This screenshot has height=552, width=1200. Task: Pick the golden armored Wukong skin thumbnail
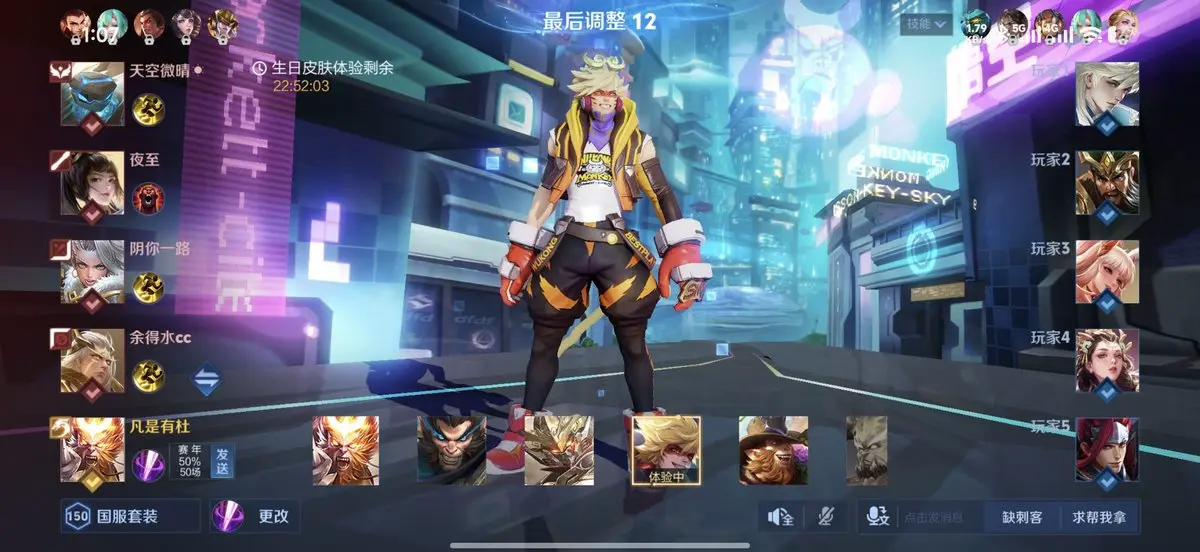pos(559,450)
